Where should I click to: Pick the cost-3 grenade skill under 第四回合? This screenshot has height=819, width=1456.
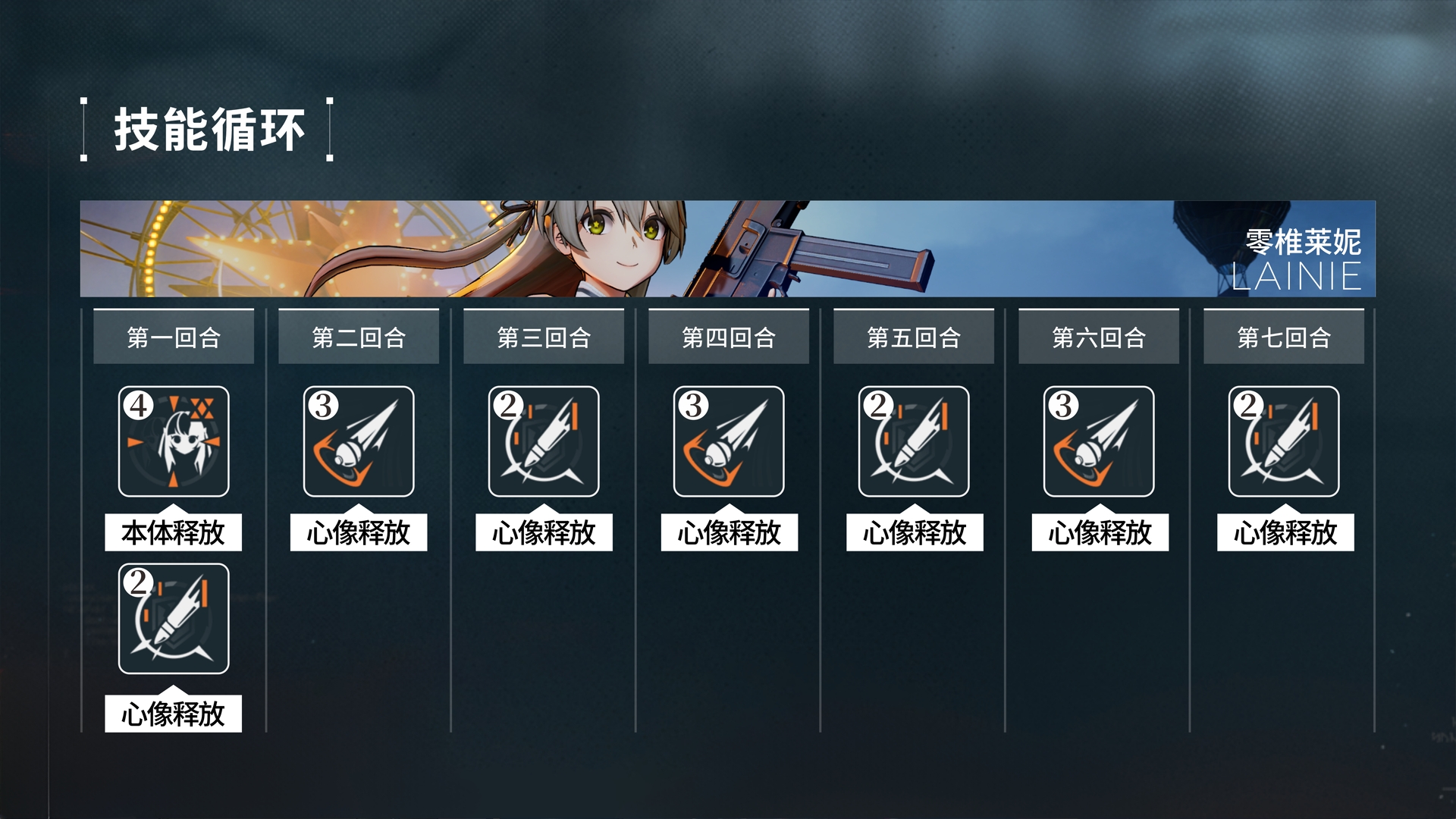[x=729, y=441]
